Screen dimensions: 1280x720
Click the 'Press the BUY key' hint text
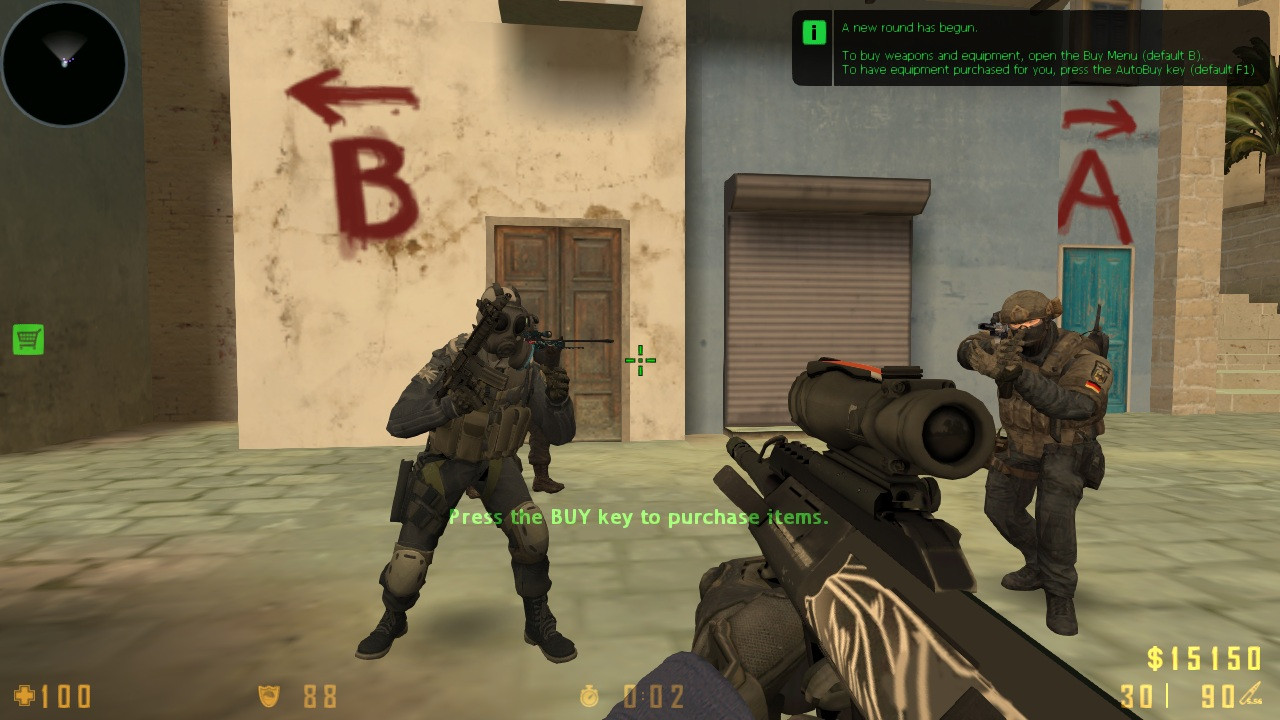click(639, 518)
